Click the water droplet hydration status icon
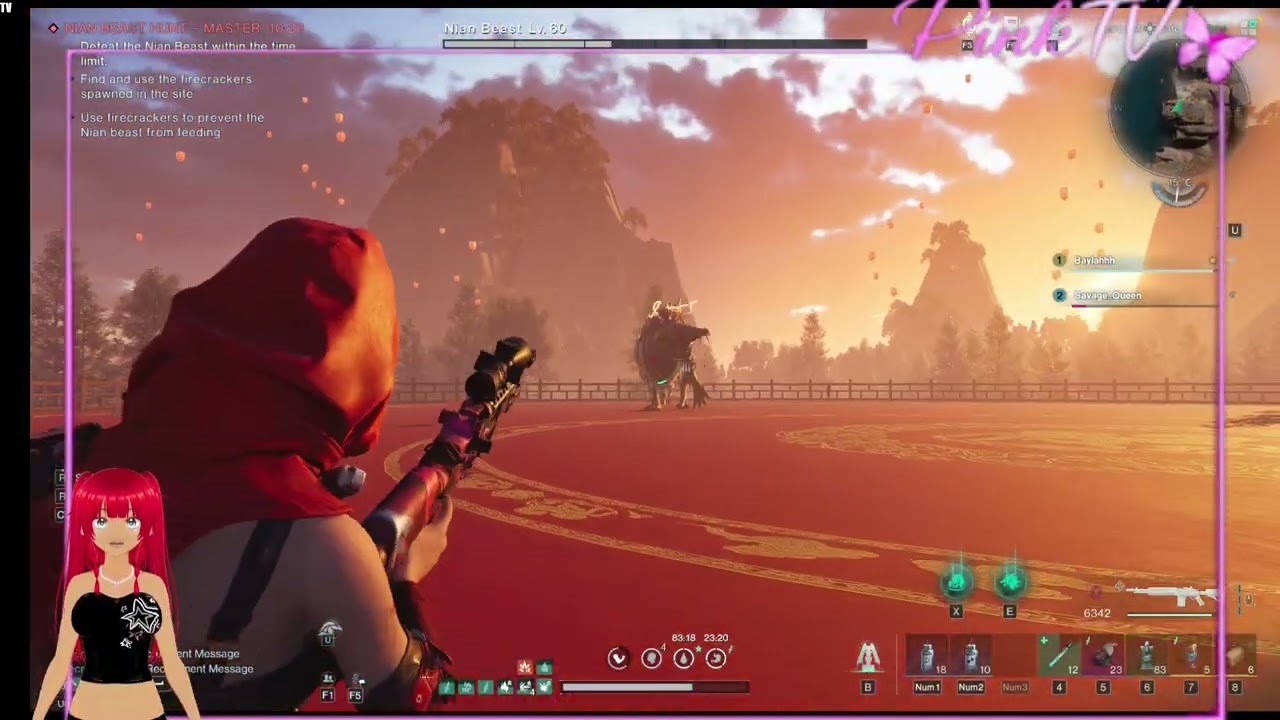The height and width of the screenshot is (720, 1280). [x=683, y=658]
